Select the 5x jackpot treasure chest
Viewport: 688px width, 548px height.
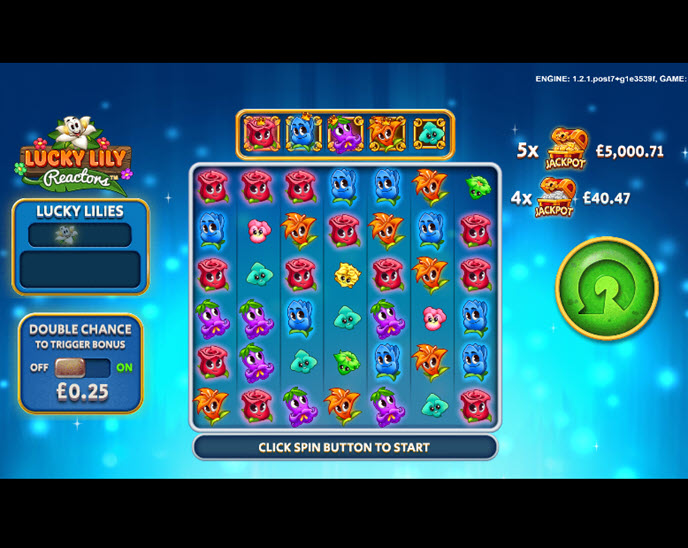(x=567, y=150)
